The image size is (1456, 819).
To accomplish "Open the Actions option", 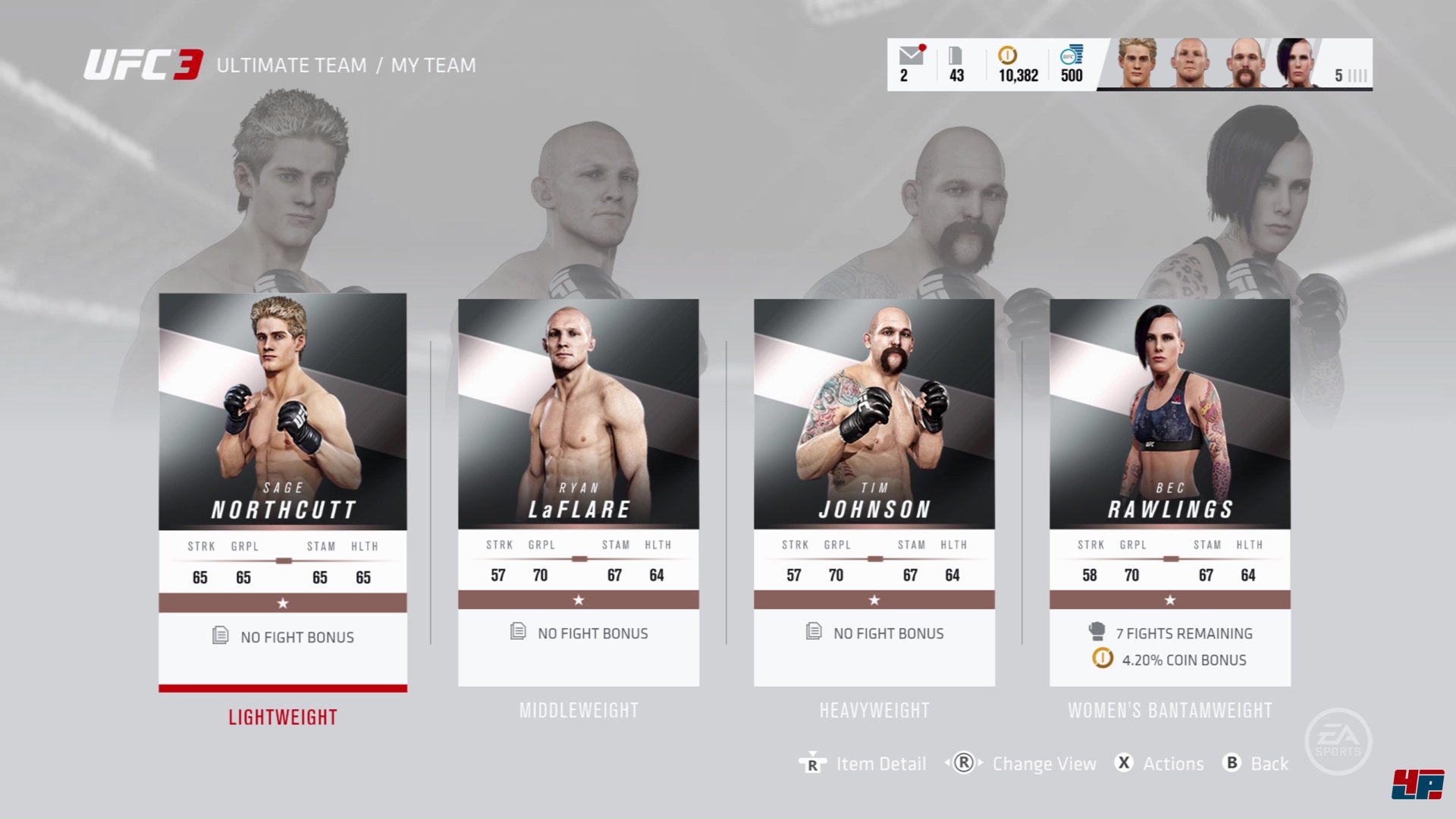I will [1159, 764].
